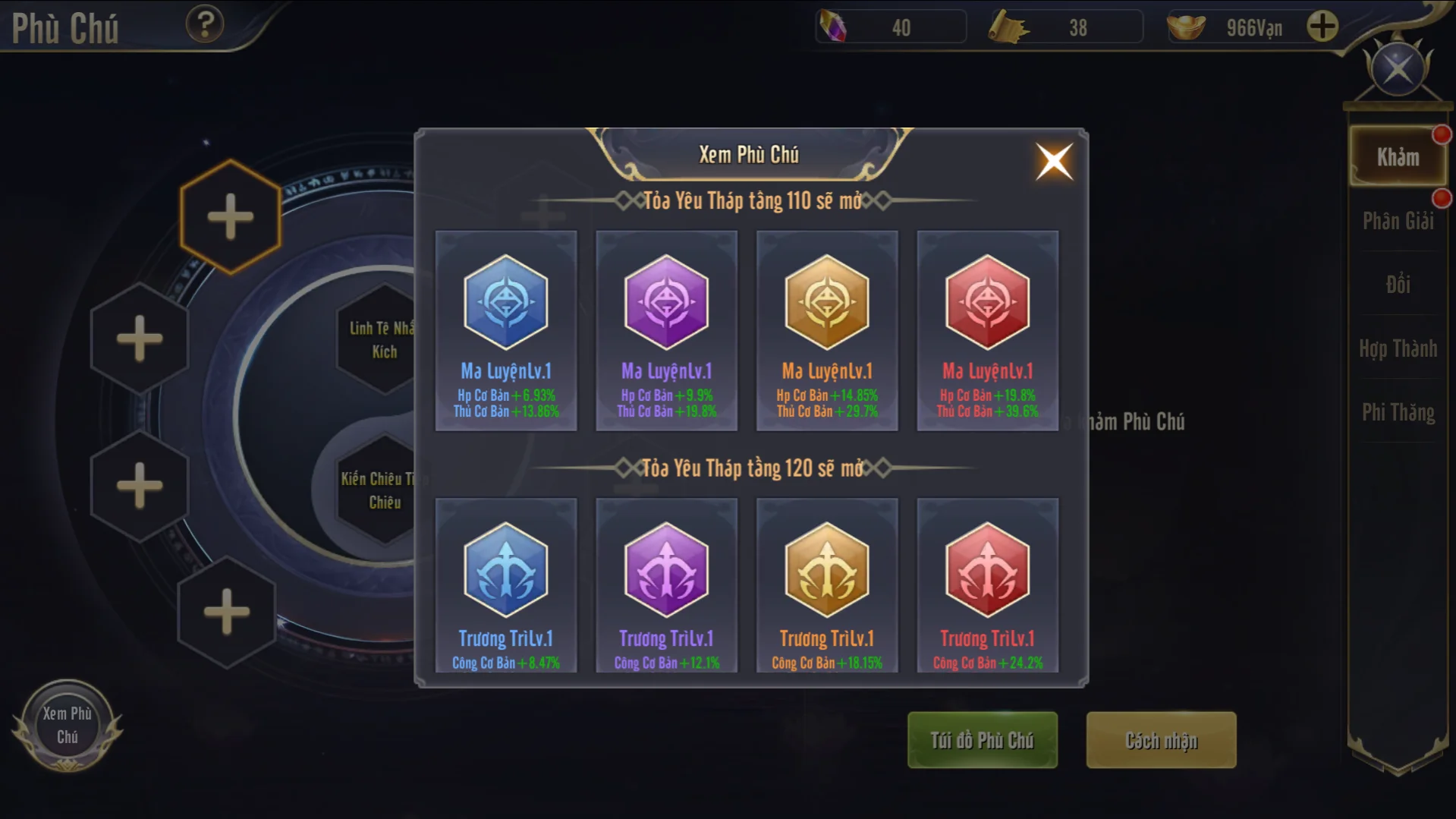The image size is (1456, 819).
Task: Pick the red Ma Luyện Lv.1 rune
Action: (x=987, y=330)
